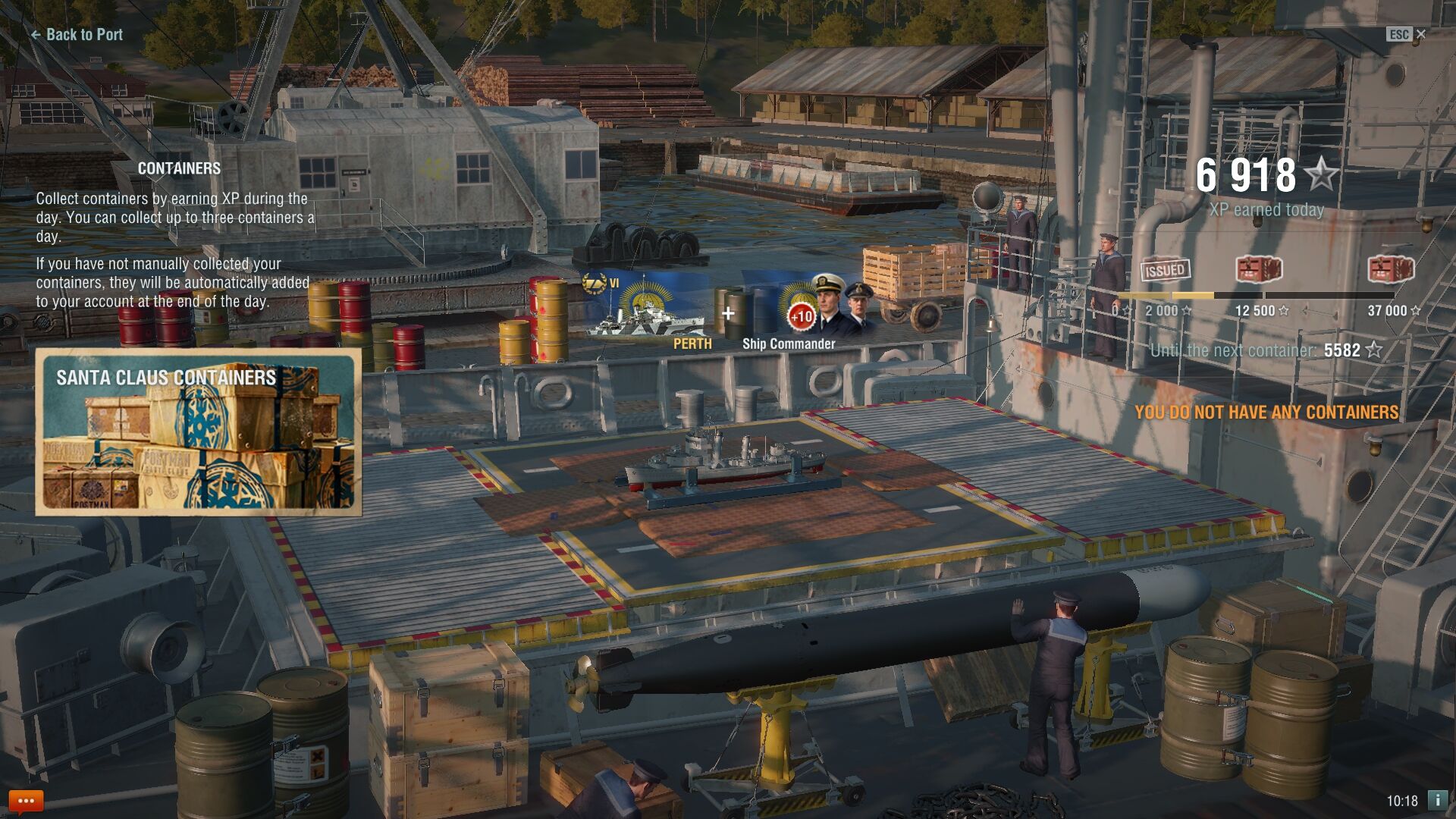1456x819 pixels.
Task: Click the info icon beside the clock
Action: tap(1437, 800)
